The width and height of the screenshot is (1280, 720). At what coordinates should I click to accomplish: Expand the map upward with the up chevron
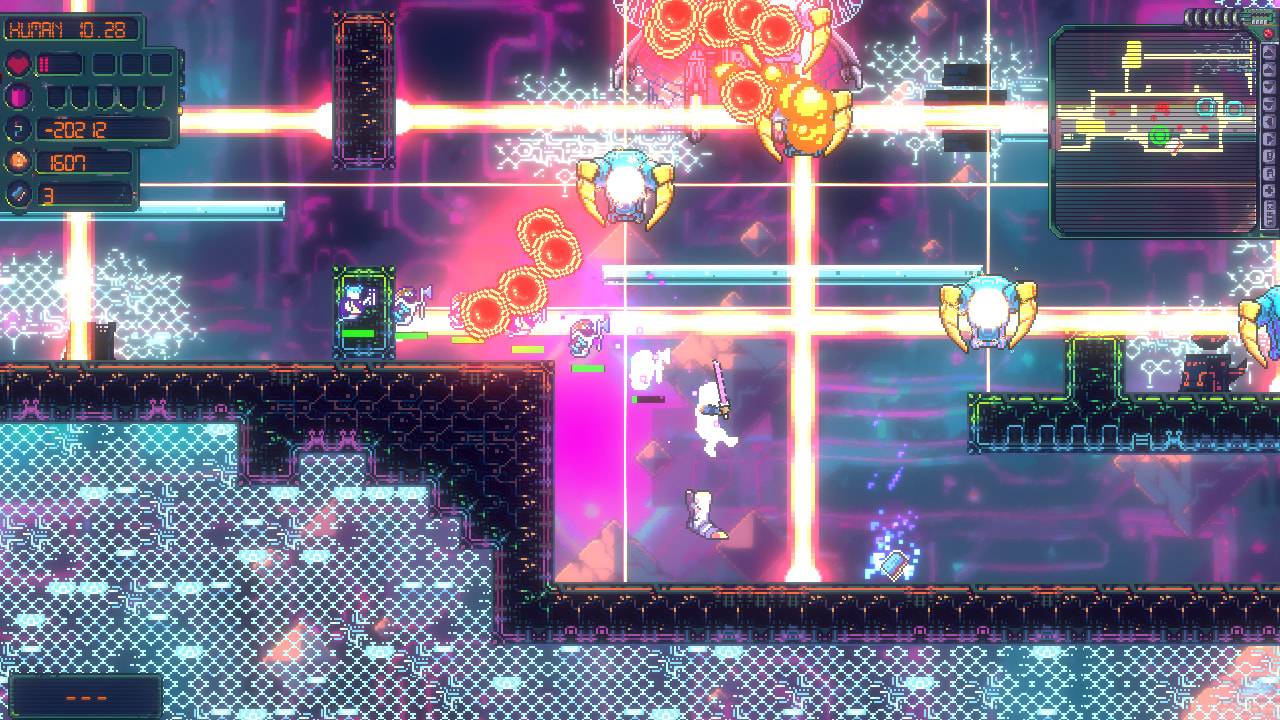pos(1271,51)
